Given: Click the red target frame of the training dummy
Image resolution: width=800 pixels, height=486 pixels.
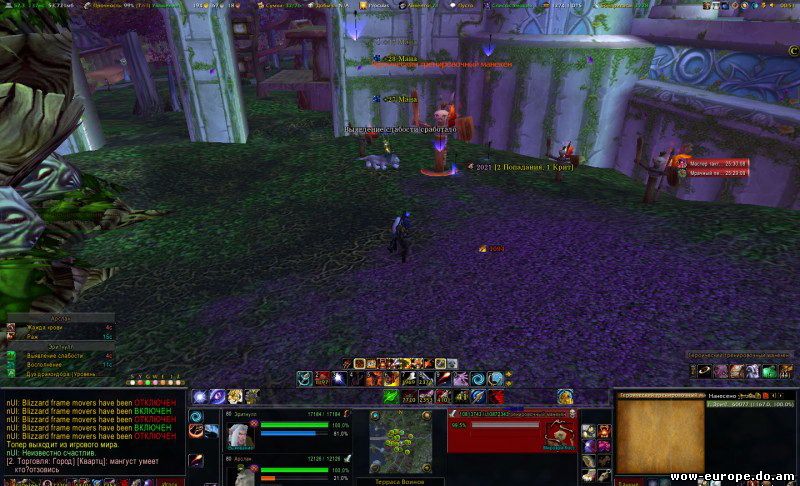Looking at the screenshot, I should coord(512,432).
